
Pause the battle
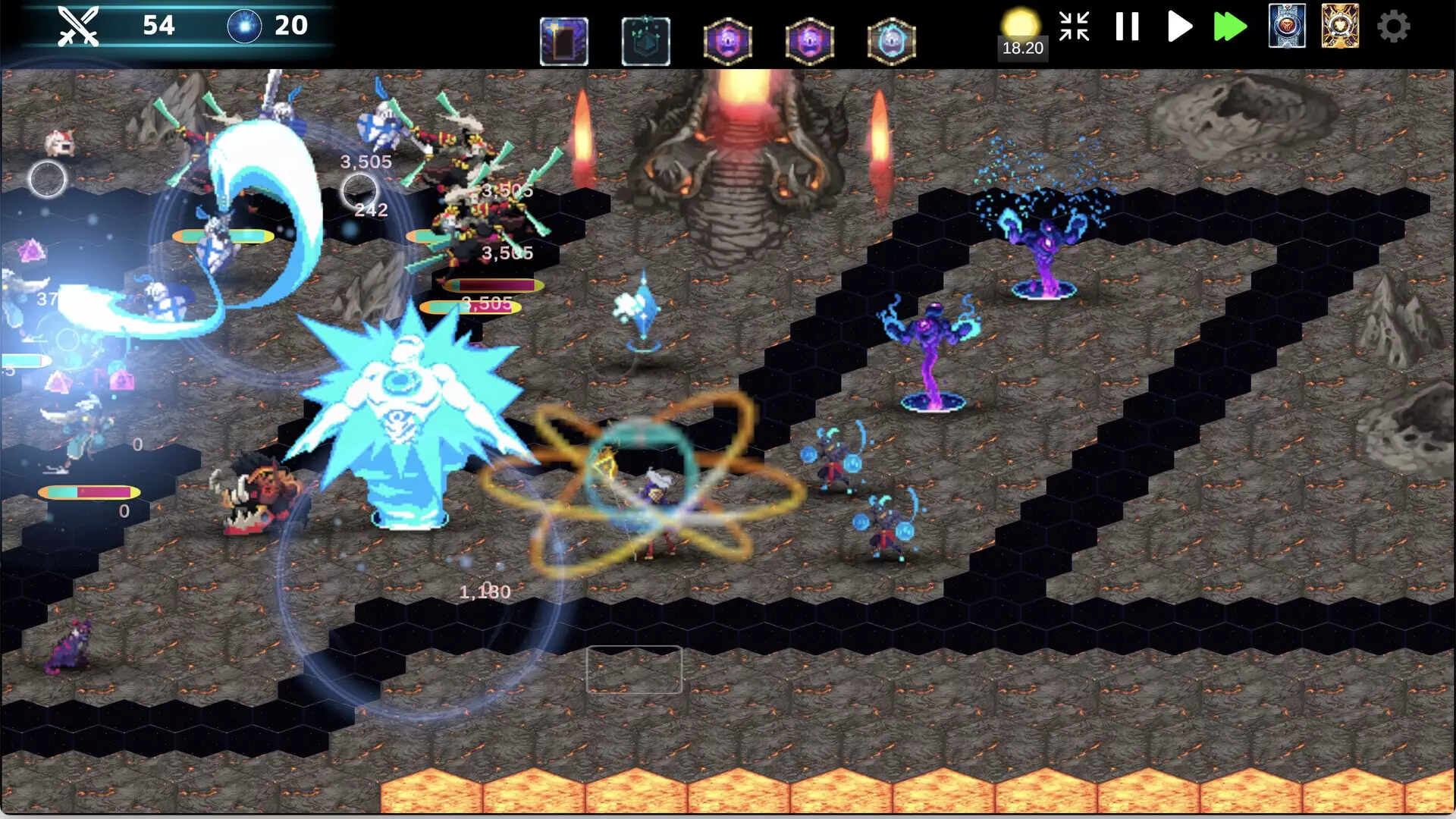1127,27
